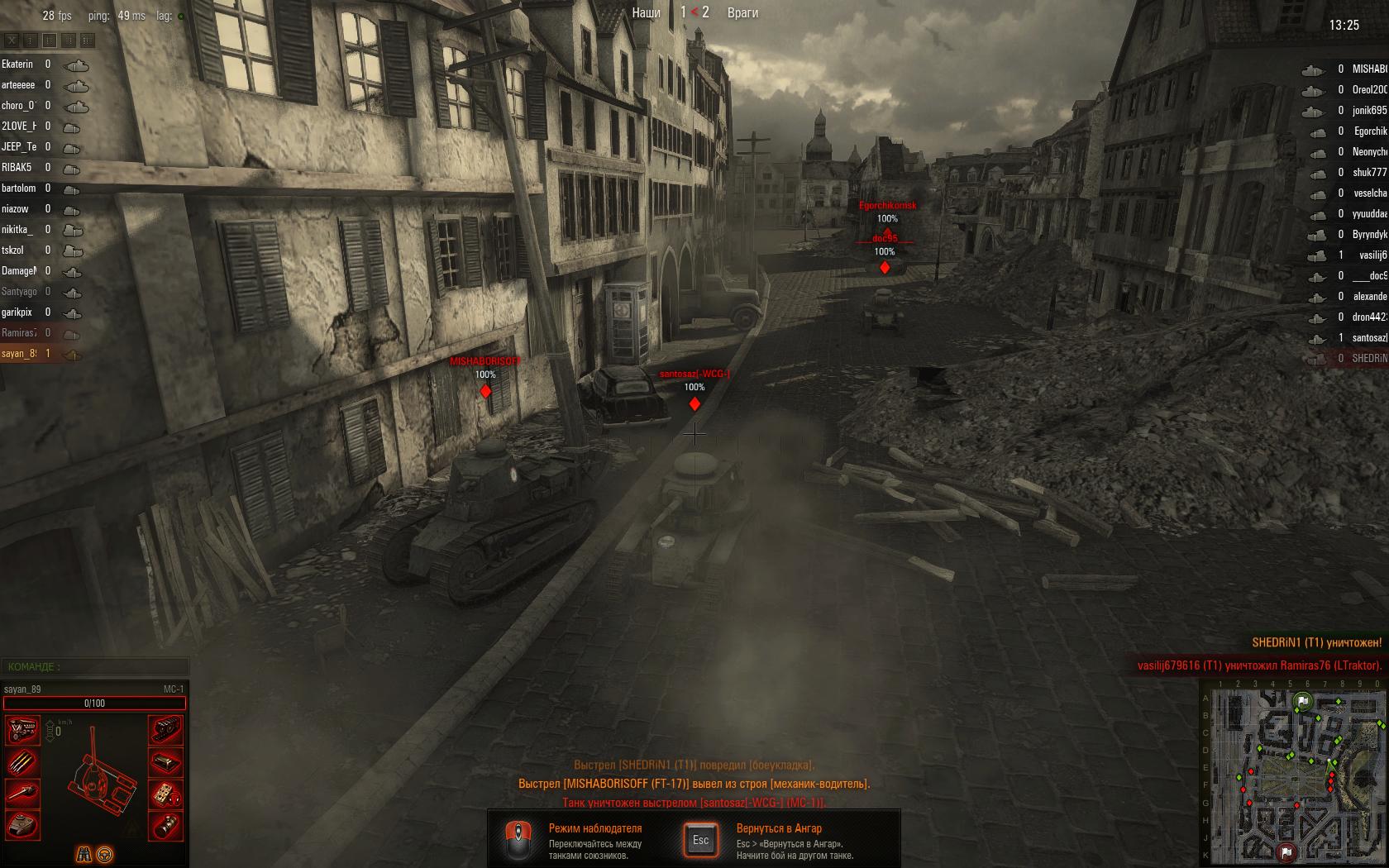Click the binoculars crew icon

pos(84,854)
